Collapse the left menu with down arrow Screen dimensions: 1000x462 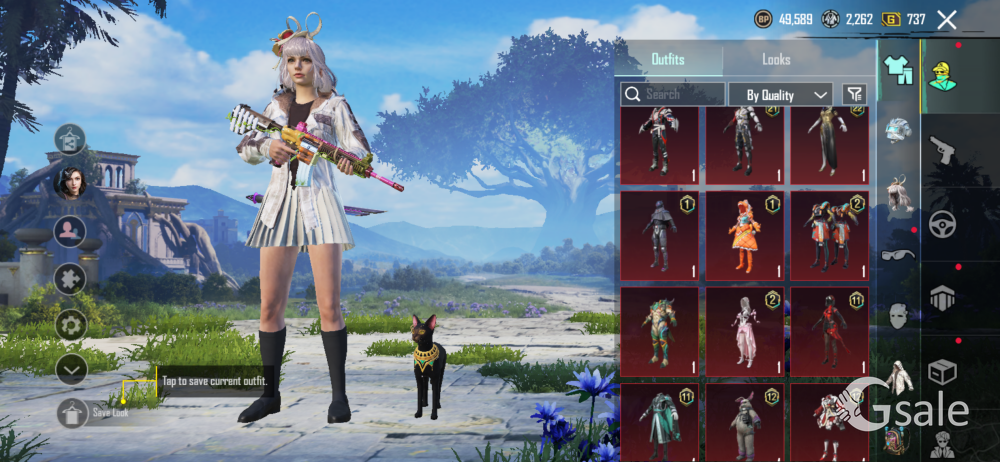70,369
